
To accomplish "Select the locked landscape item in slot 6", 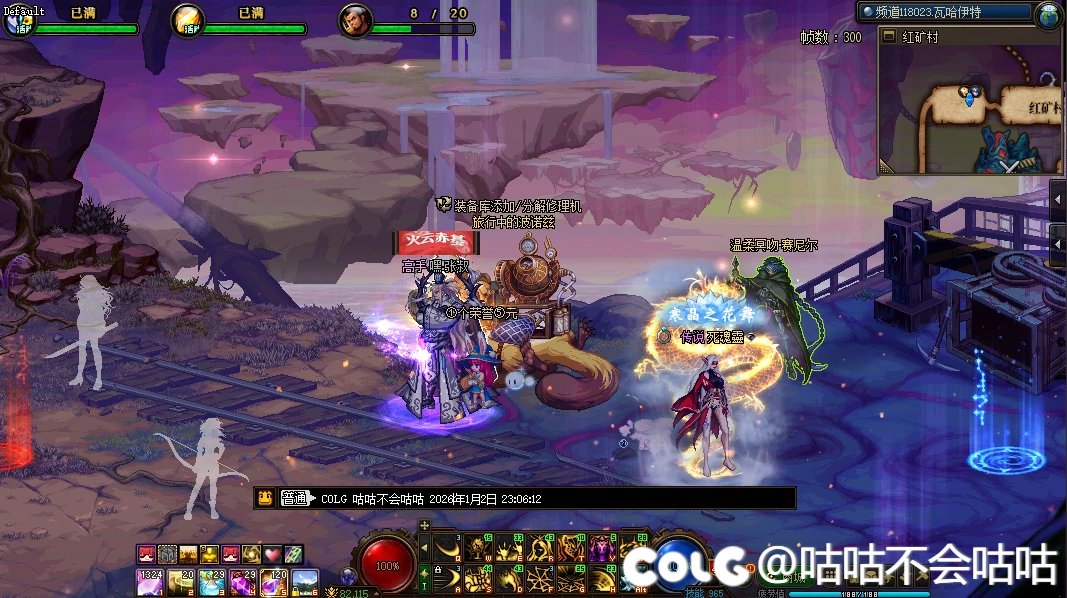I will pyautogui.click(x=304, y=581).
